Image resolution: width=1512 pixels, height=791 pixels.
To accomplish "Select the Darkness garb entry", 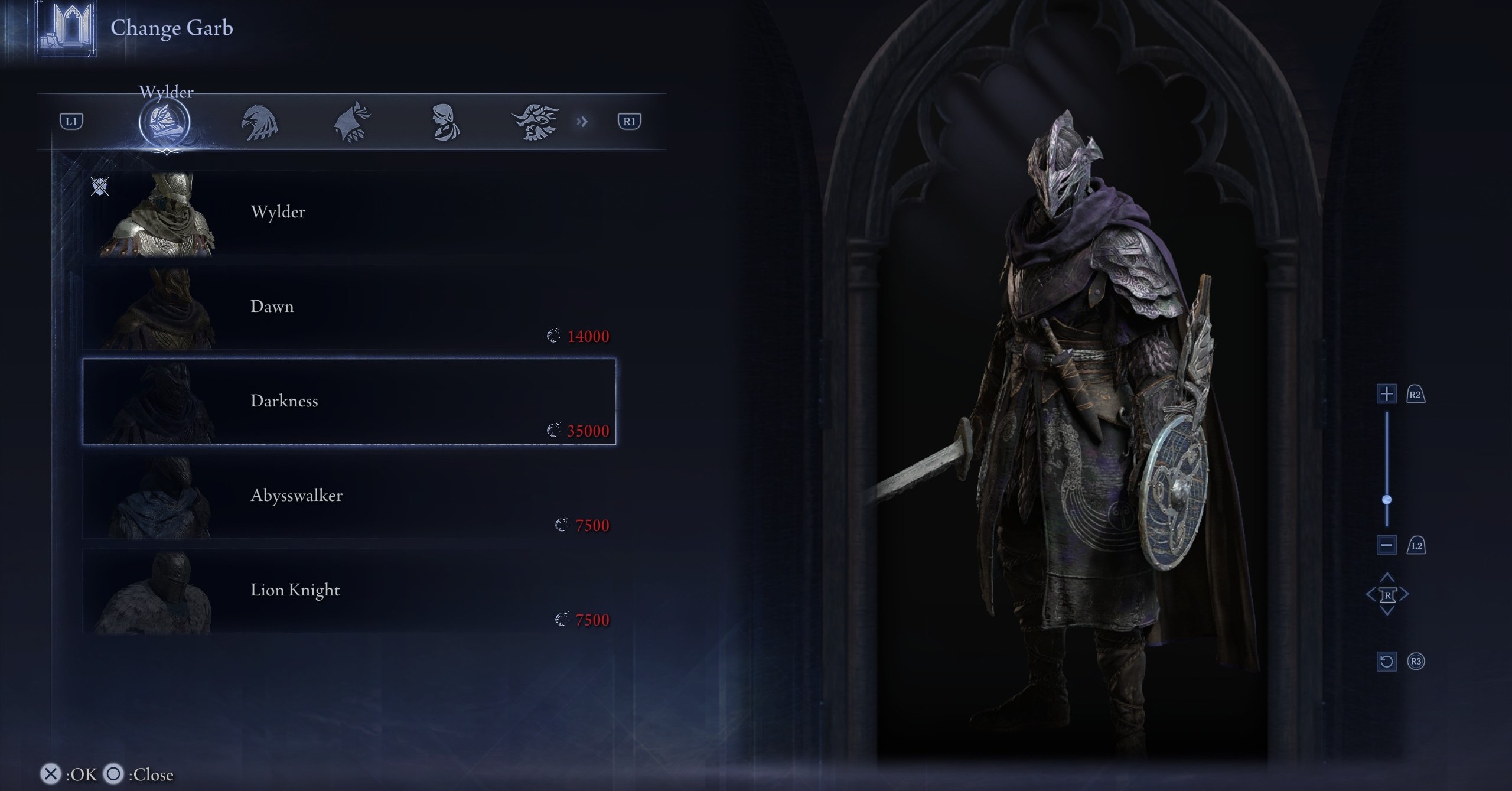I will pos(348,402).
